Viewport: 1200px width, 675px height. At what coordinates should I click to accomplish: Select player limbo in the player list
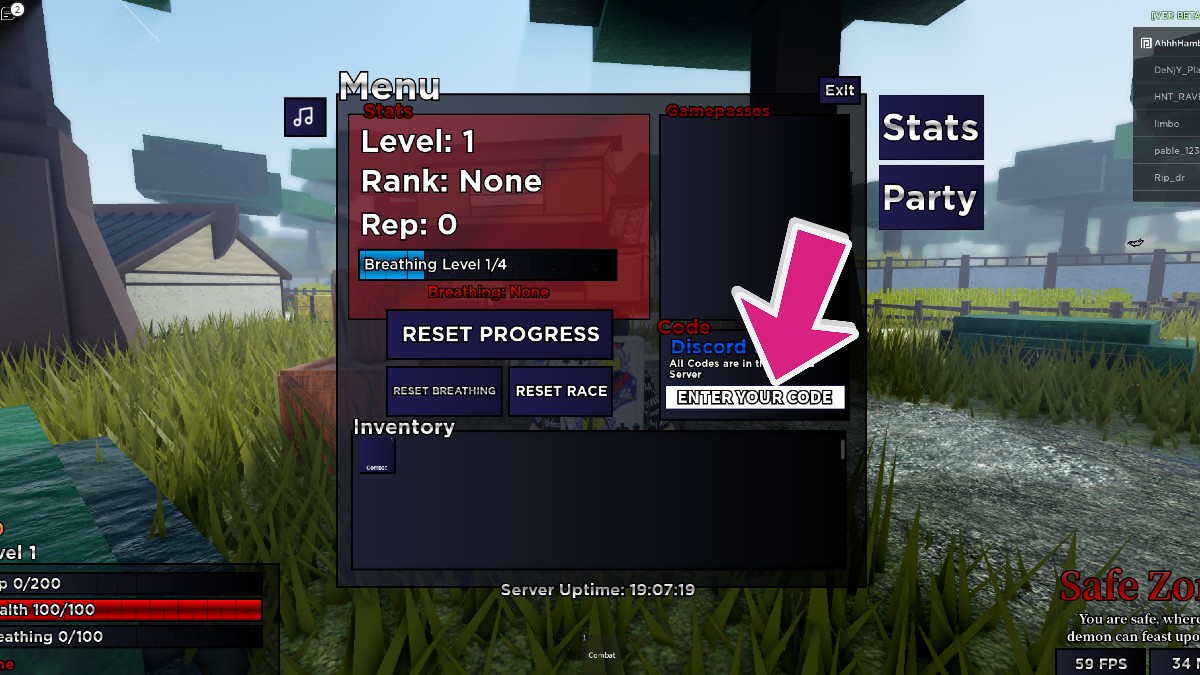pos(1167,124)
